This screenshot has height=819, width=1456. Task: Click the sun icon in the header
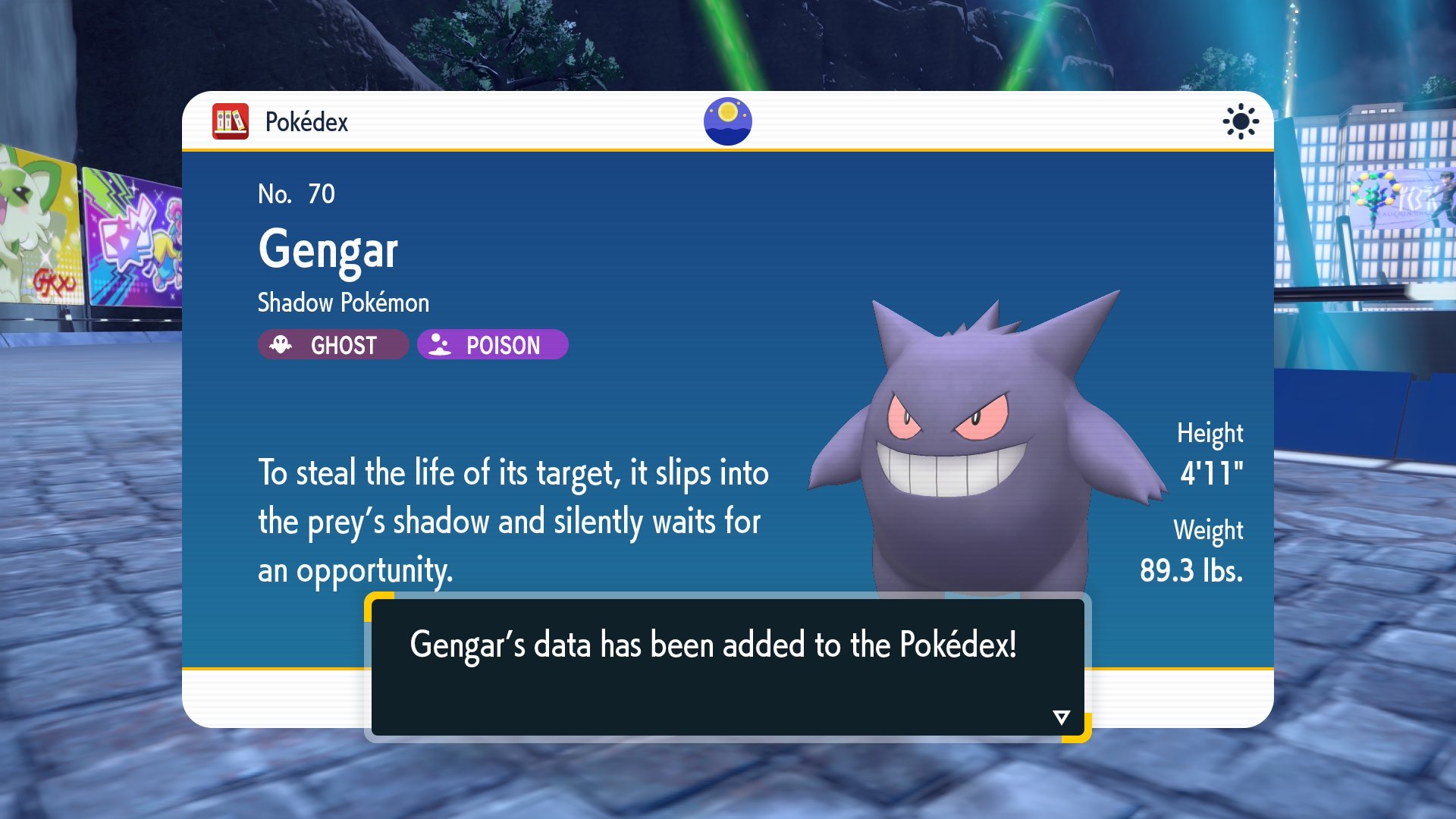coord(1240,121)
